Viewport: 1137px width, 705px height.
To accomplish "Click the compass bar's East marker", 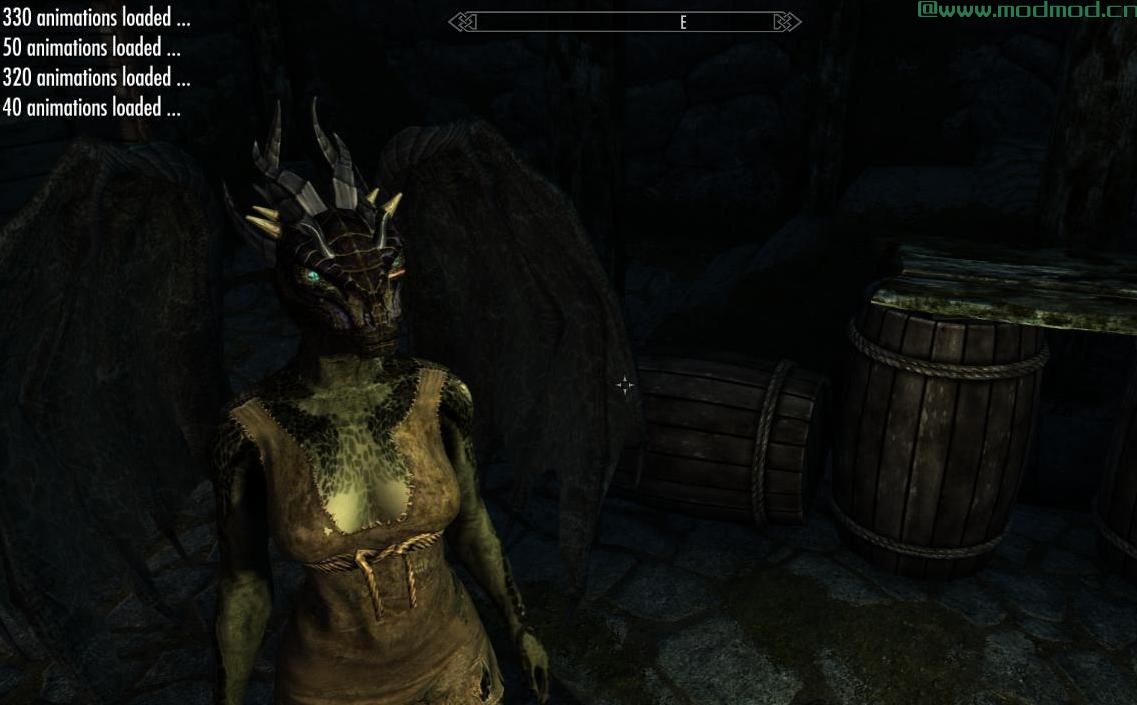I will coord(683,22).
